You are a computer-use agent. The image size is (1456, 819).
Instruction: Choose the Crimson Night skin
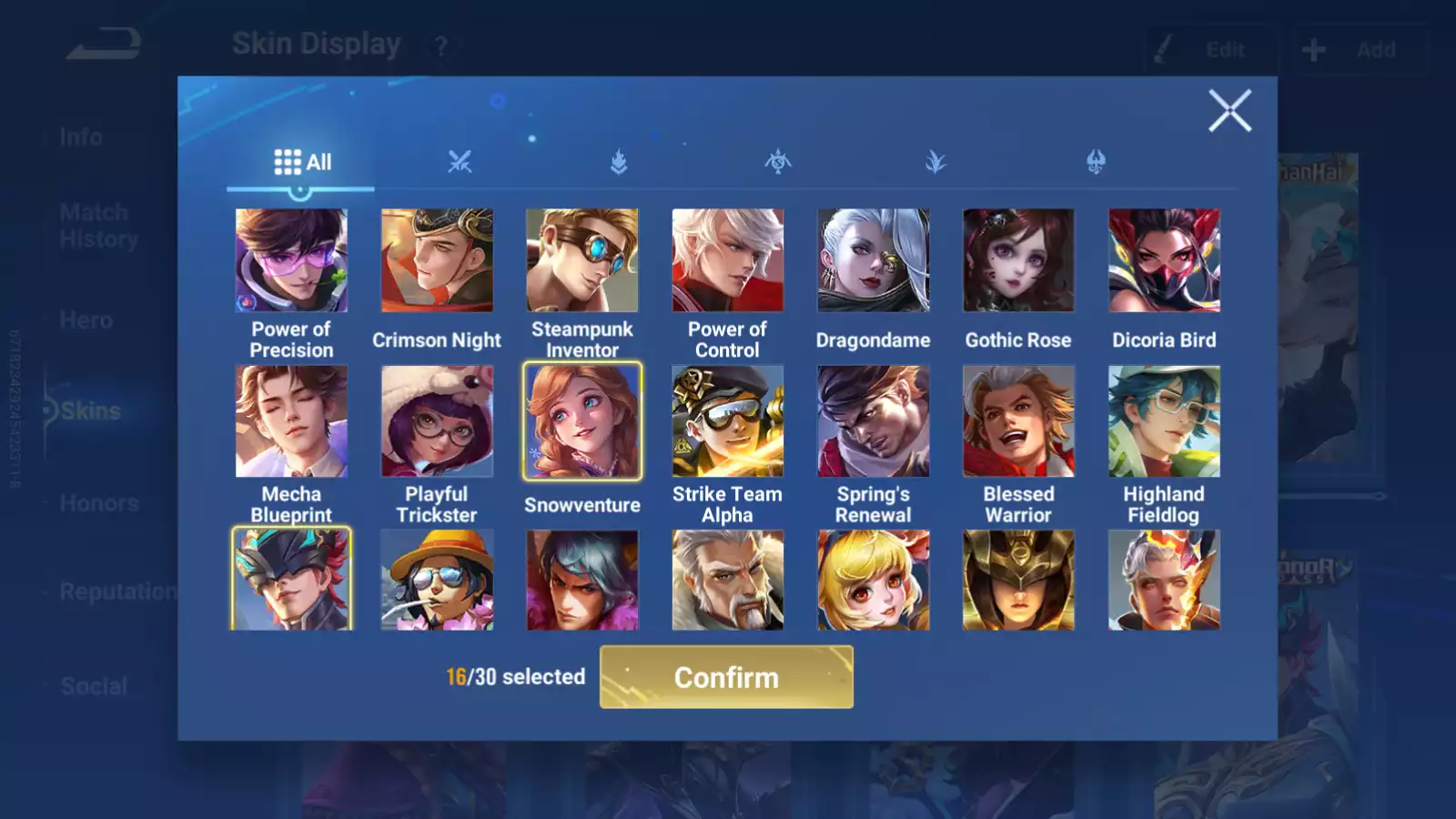[437, 261]
